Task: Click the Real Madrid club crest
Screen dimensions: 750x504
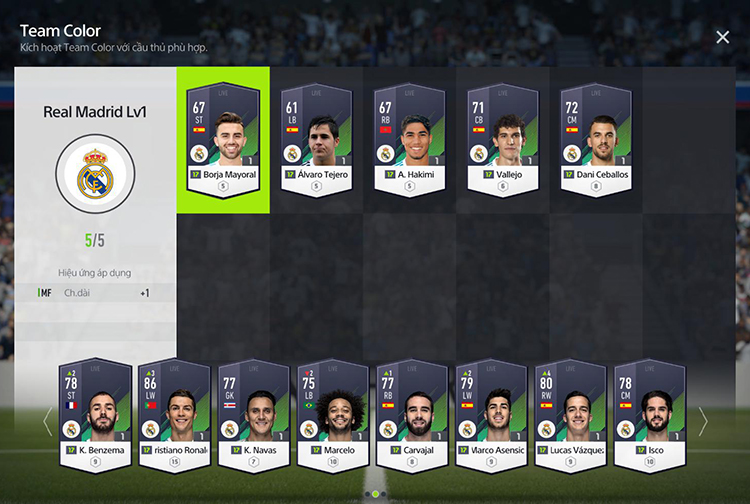Action: (x=95, y=179)
